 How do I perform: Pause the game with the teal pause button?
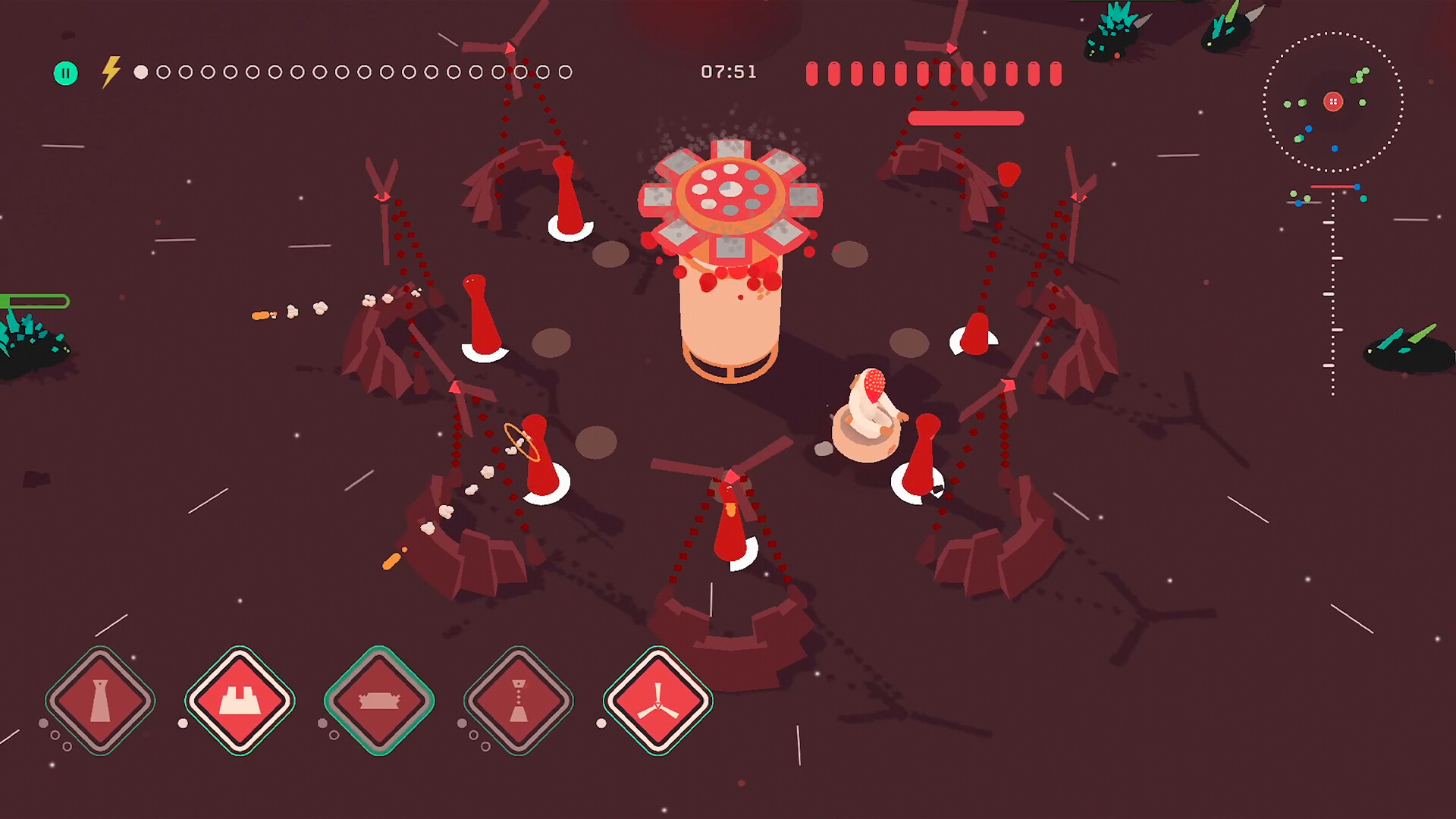coord(67,73)
